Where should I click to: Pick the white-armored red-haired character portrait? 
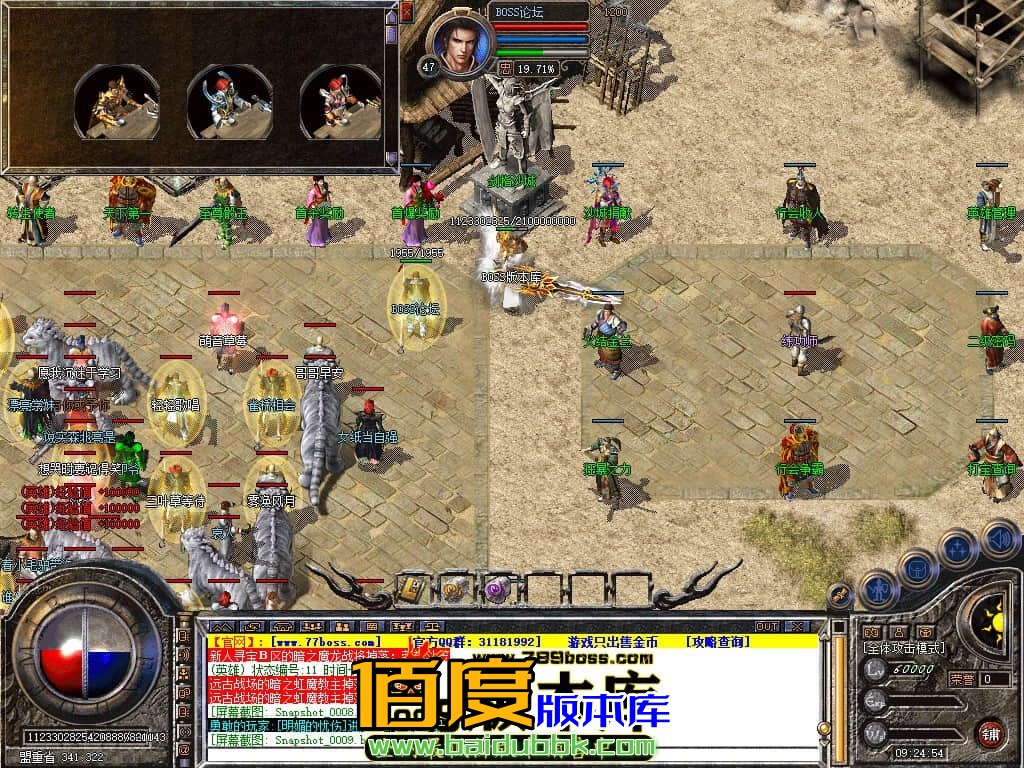pos(341,101)
